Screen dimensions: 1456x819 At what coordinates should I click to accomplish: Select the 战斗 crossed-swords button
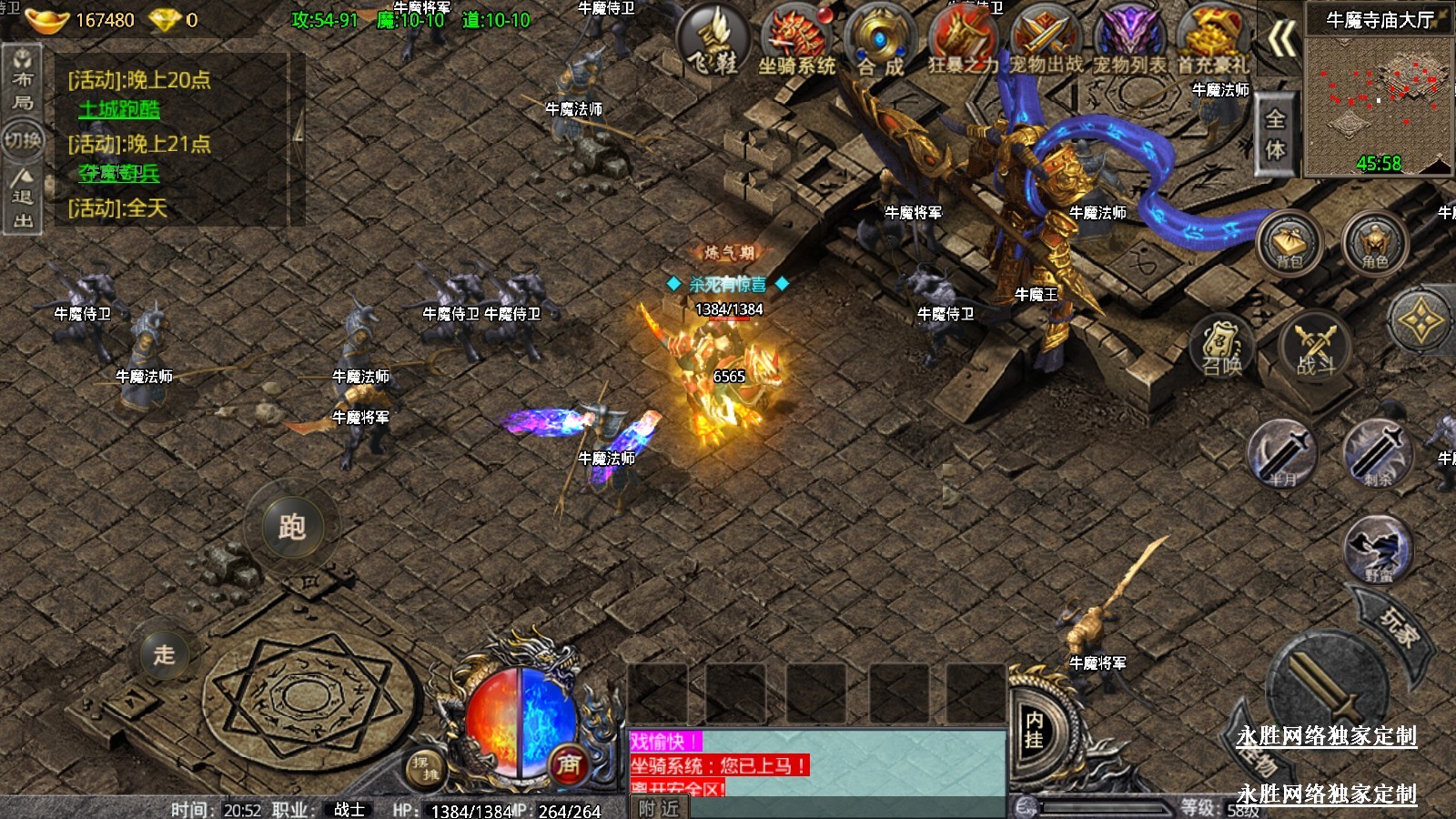(1315, 347)
